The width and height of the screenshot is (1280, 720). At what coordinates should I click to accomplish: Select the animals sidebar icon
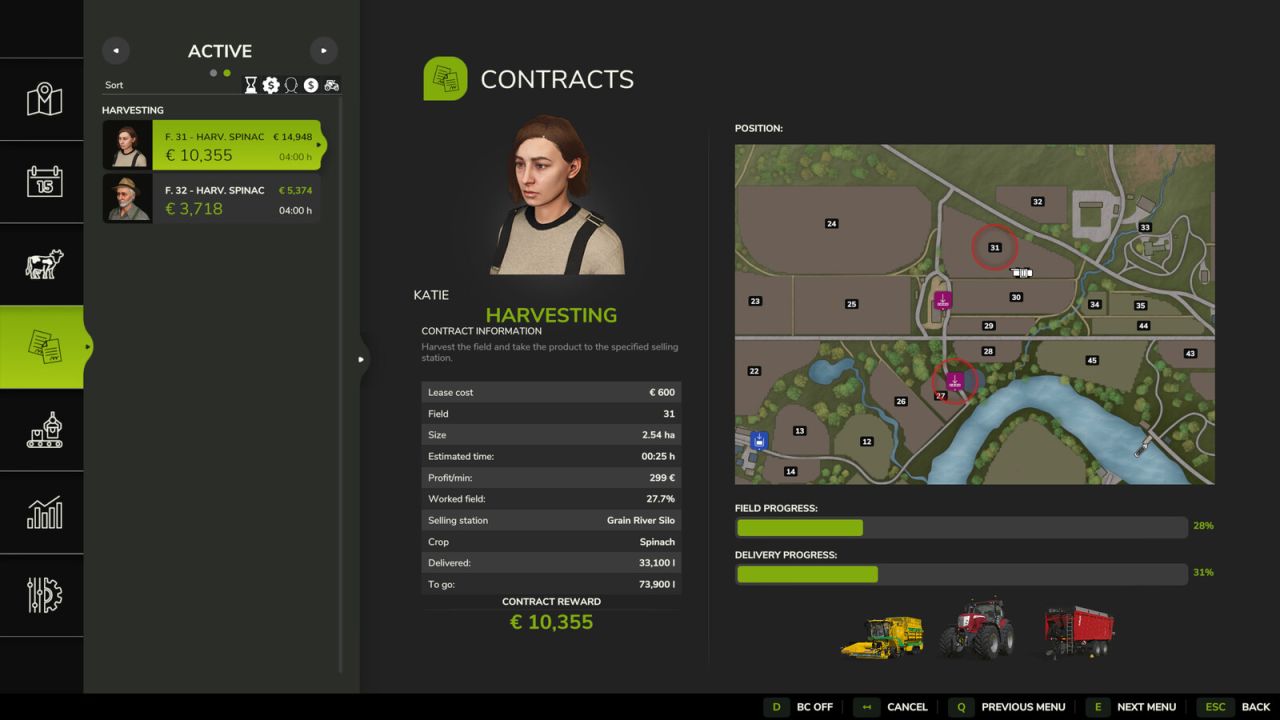pyautogui.click(x=42, y=264)
